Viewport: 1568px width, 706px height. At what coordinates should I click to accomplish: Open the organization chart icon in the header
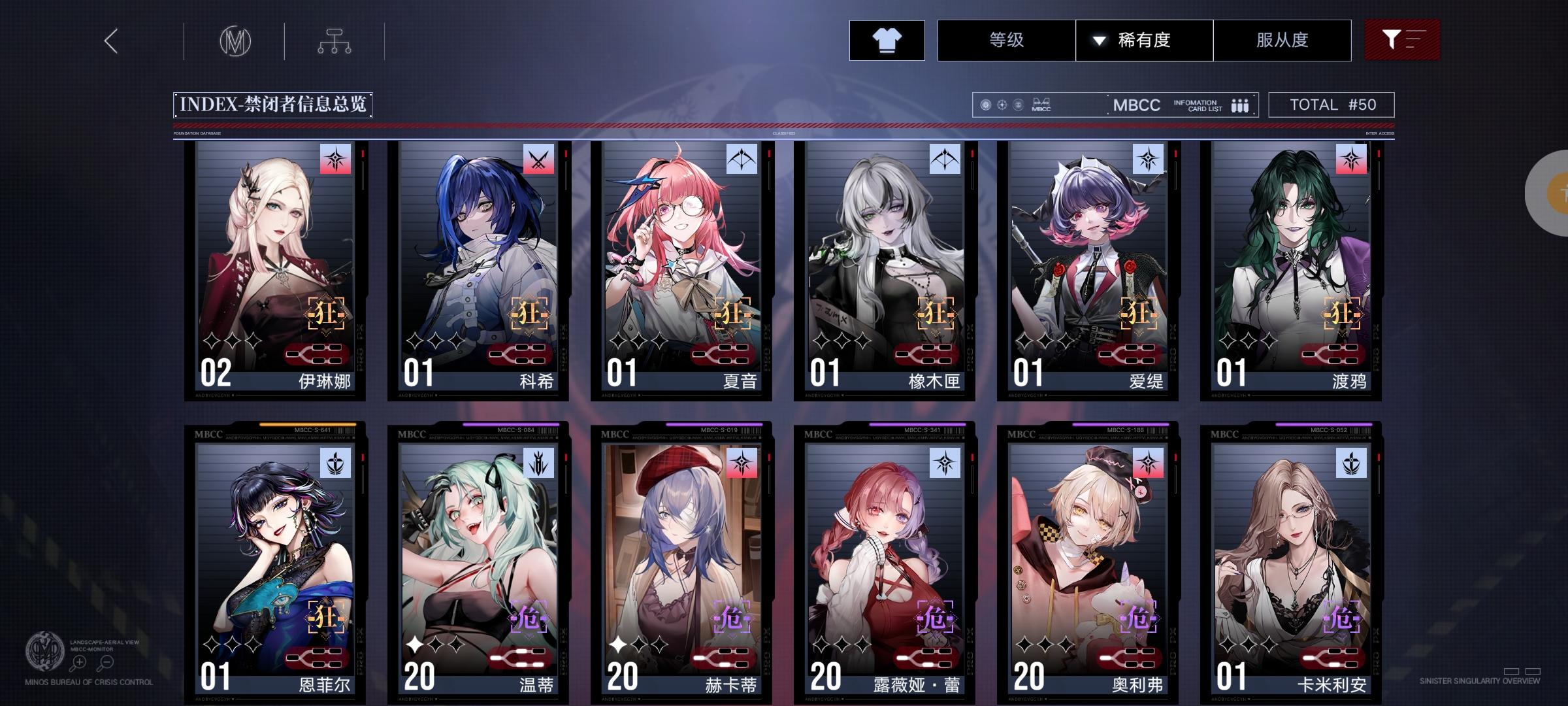point(336,39)
